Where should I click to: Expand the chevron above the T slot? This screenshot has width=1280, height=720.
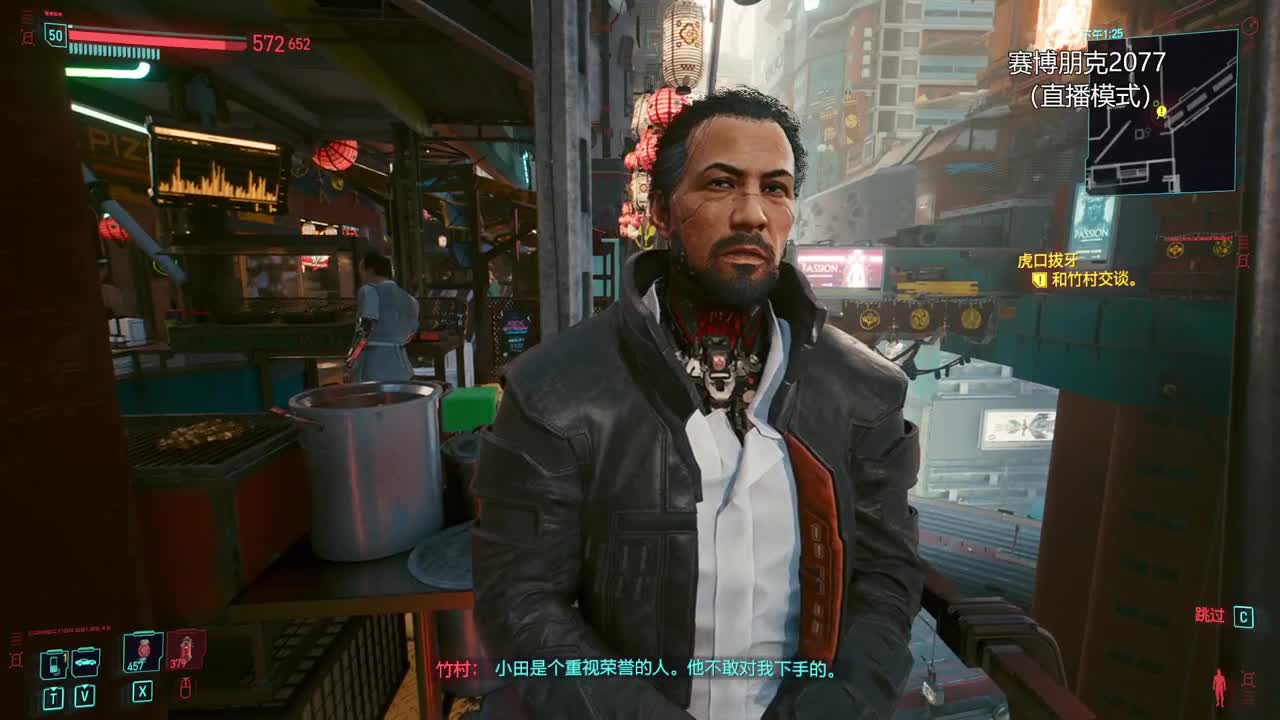click(53, 687)
